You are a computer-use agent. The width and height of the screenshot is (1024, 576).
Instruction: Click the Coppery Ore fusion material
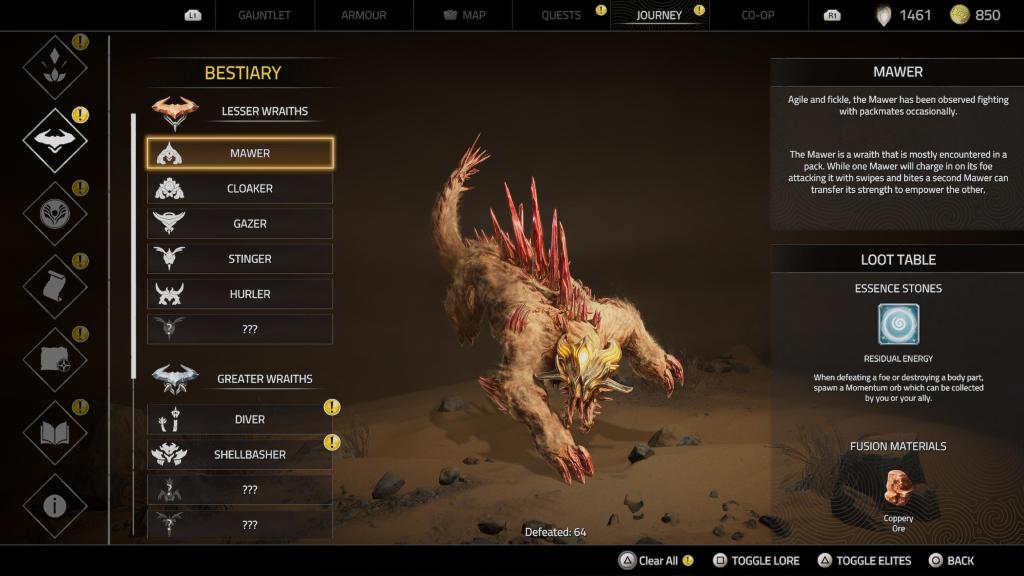pos(898,489)
